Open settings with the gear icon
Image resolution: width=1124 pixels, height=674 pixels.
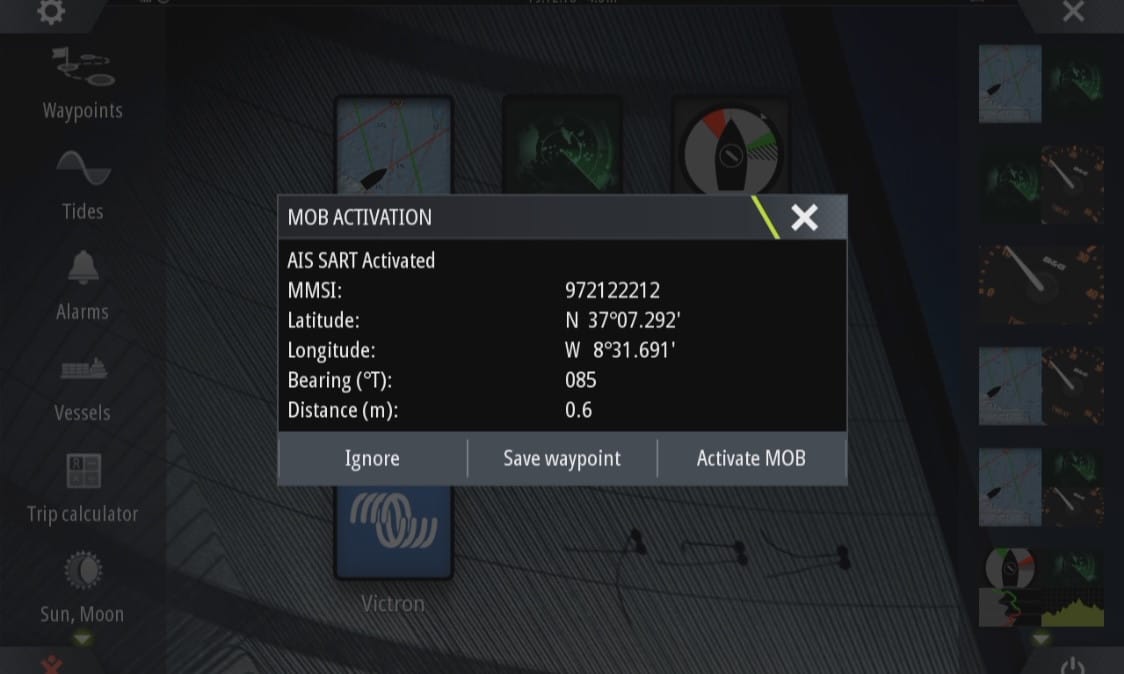[50, 12]
